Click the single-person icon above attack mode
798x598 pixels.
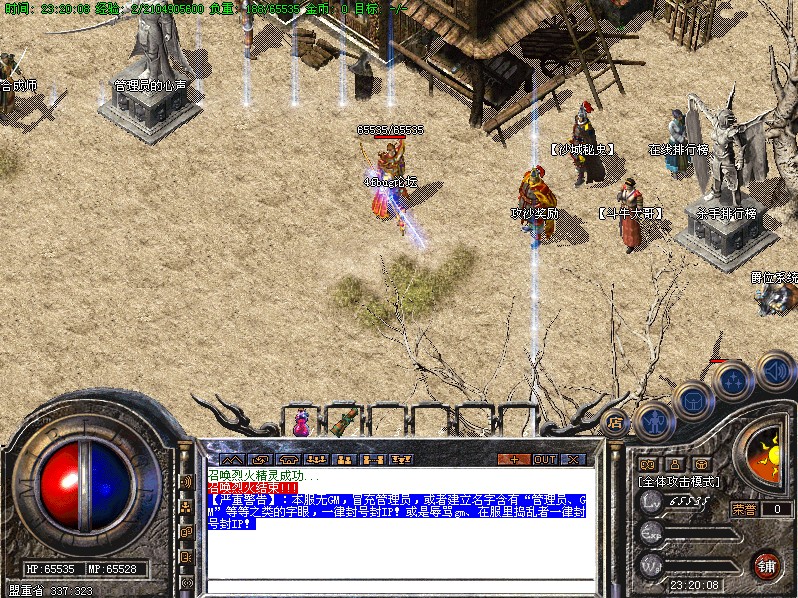point(674,464)
